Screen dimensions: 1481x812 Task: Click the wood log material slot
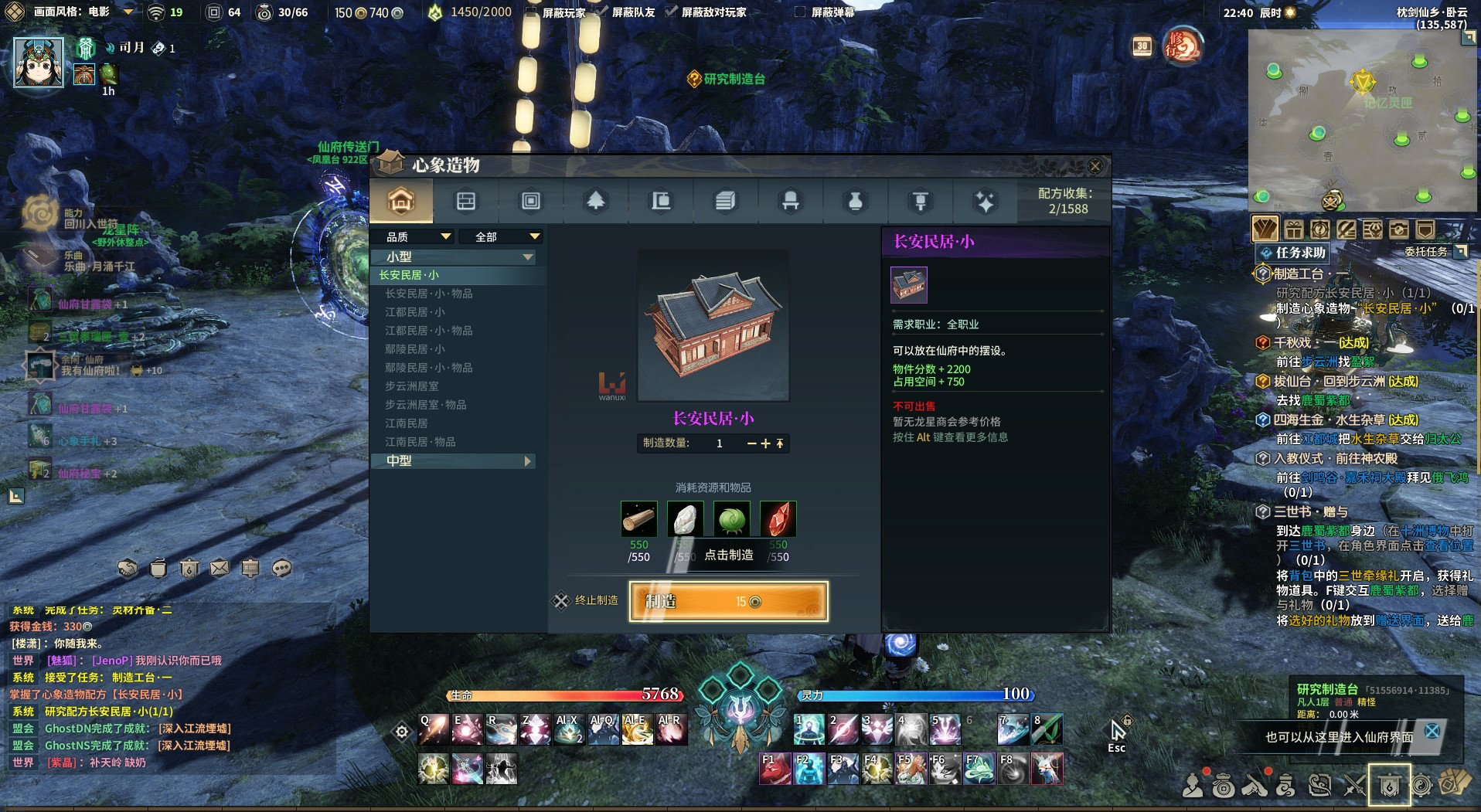tap(639, 519)
